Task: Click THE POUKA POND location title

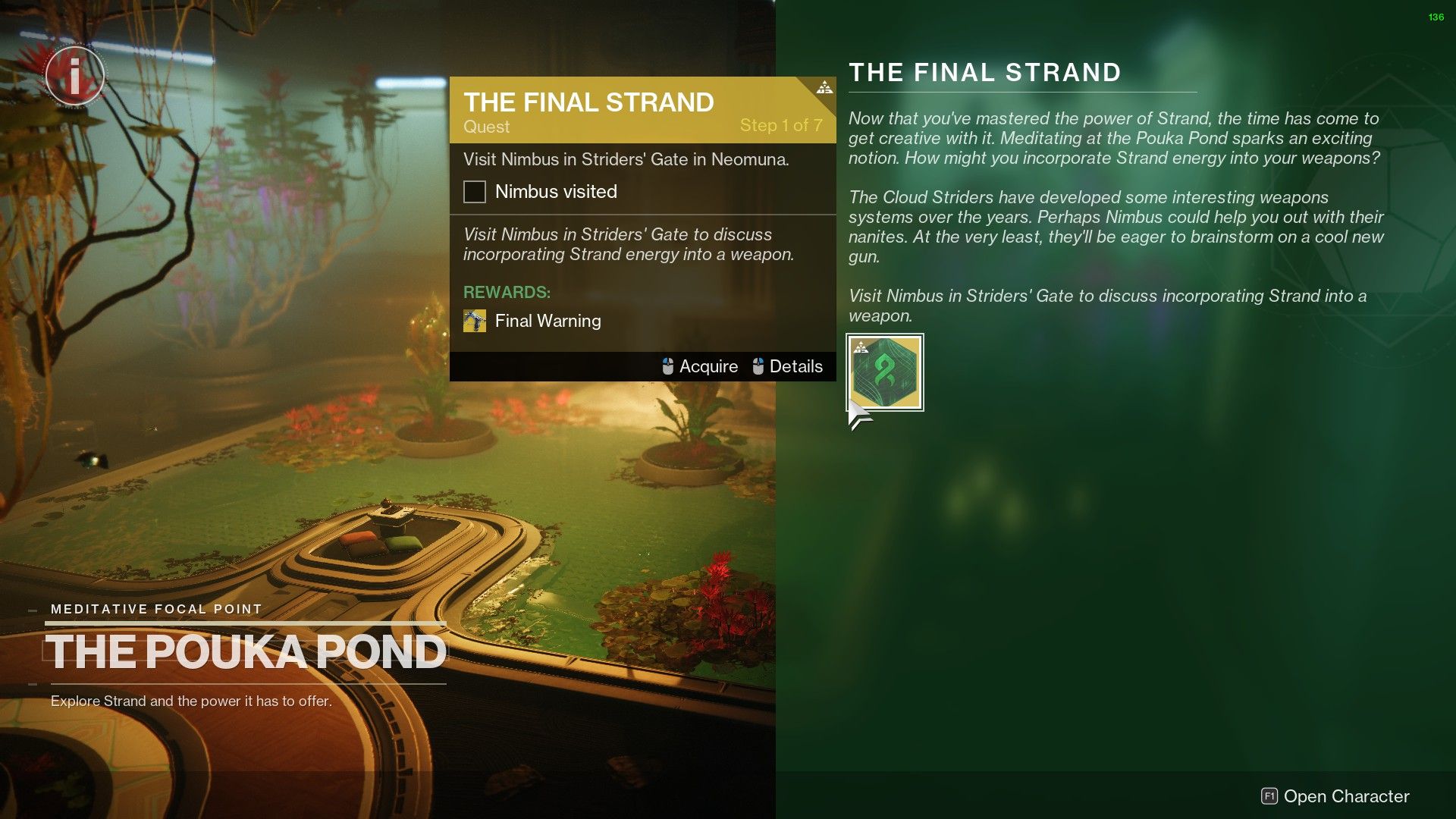Action: click(x=246, y=650)
